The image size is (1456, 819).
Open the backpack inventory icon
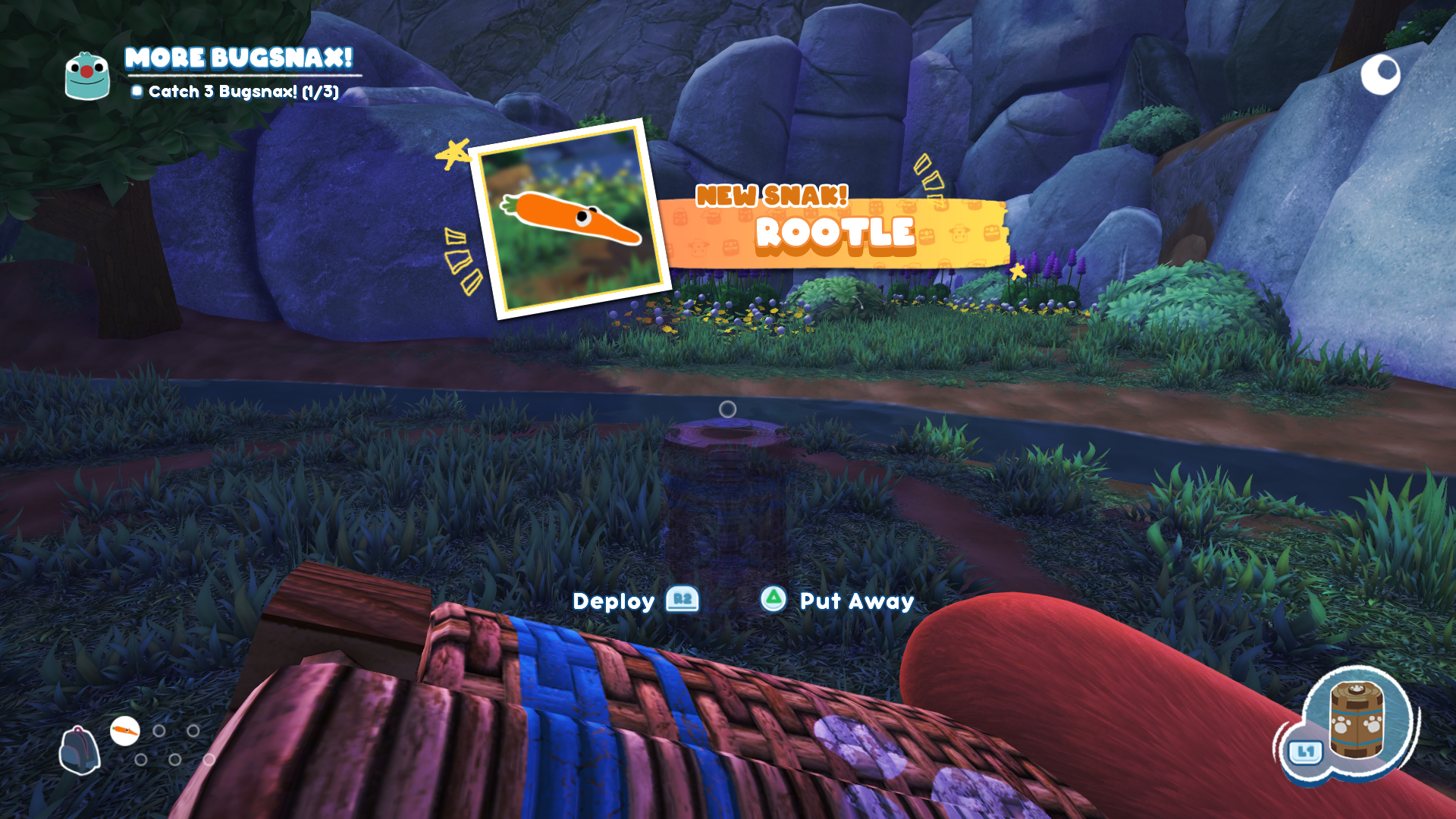pyautogui.click(x=79, y=750)
